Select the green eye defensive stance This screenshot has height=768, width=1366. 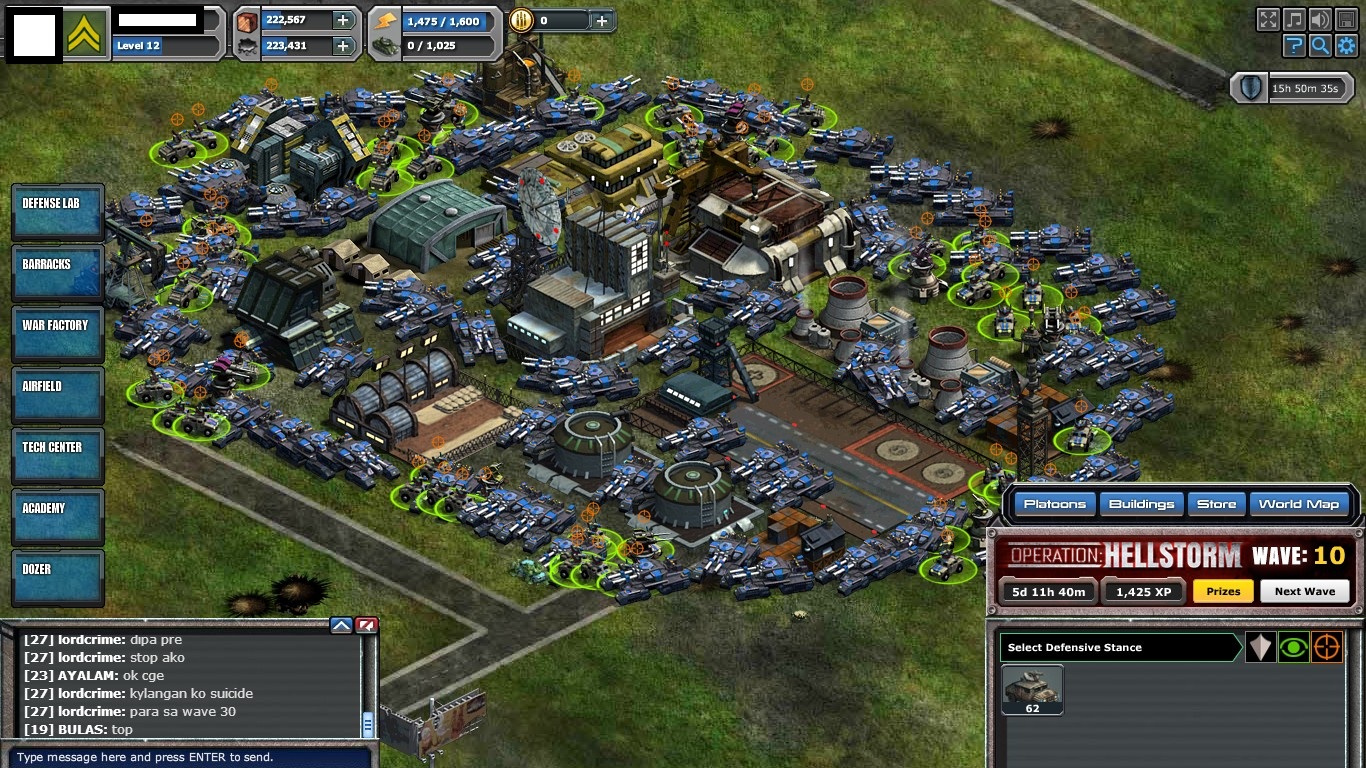point(1293,647)
